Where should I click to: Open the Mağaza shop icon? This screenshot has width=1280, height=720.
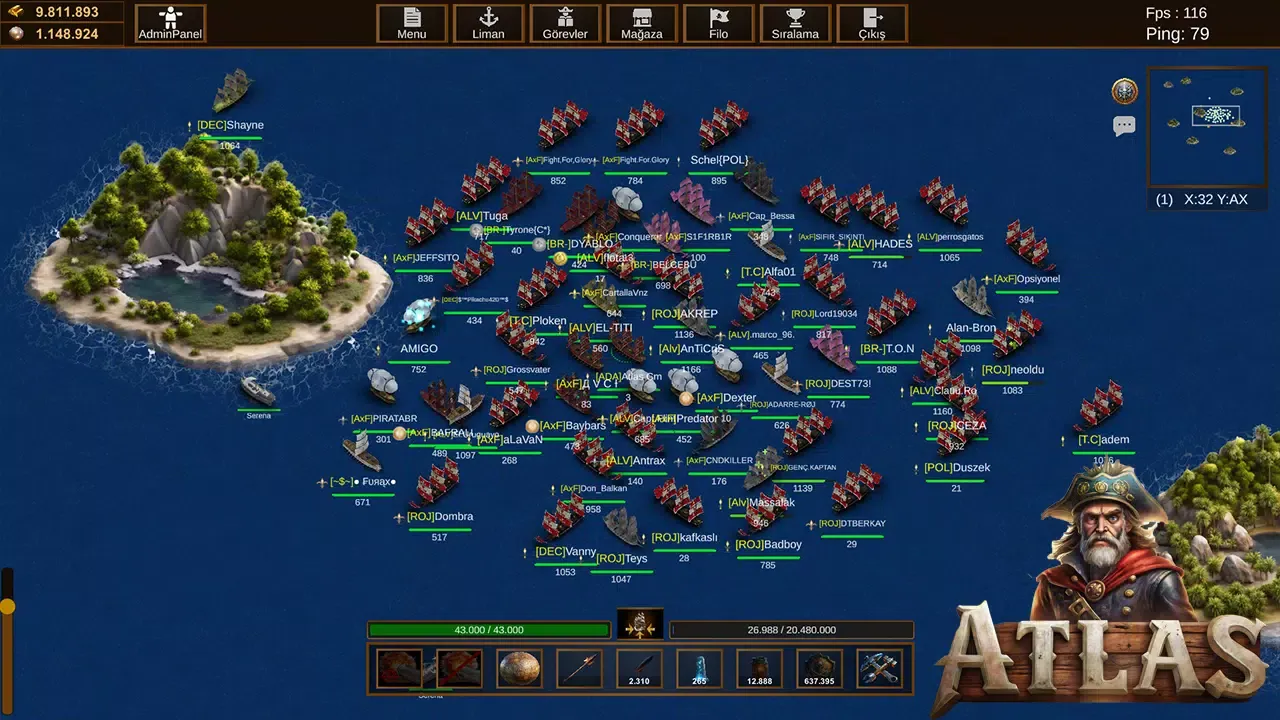coord(641,22)
